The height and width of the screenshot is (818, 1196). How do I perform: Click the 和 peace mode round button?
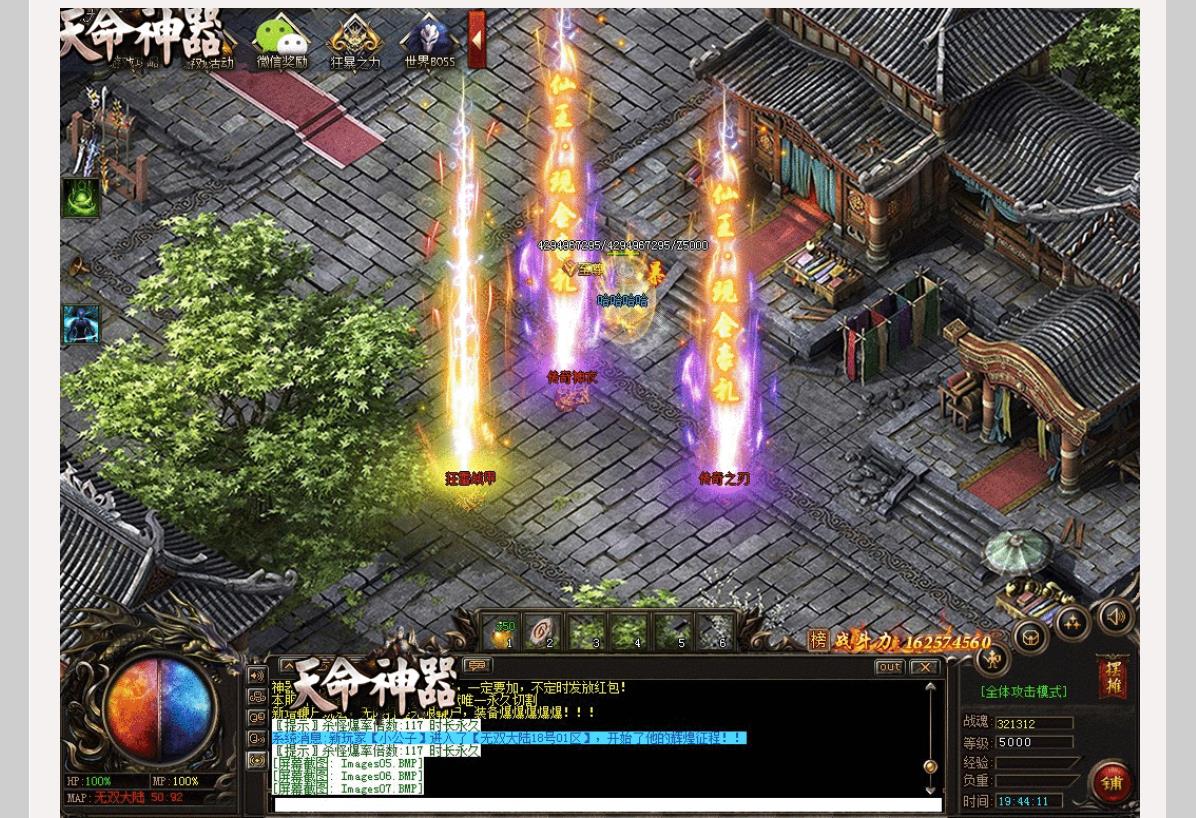coord(992,658)
